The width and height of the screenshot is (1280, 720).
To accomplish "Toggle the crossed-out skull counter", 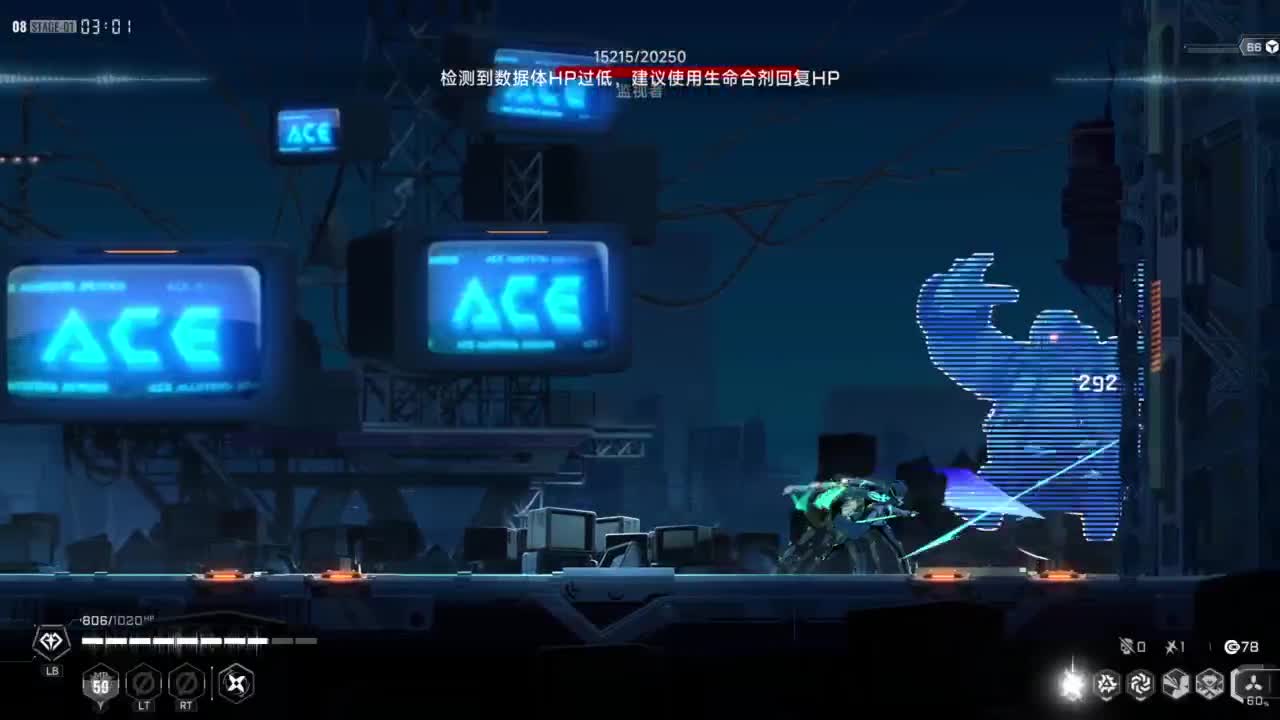I will pos(1128,646).
